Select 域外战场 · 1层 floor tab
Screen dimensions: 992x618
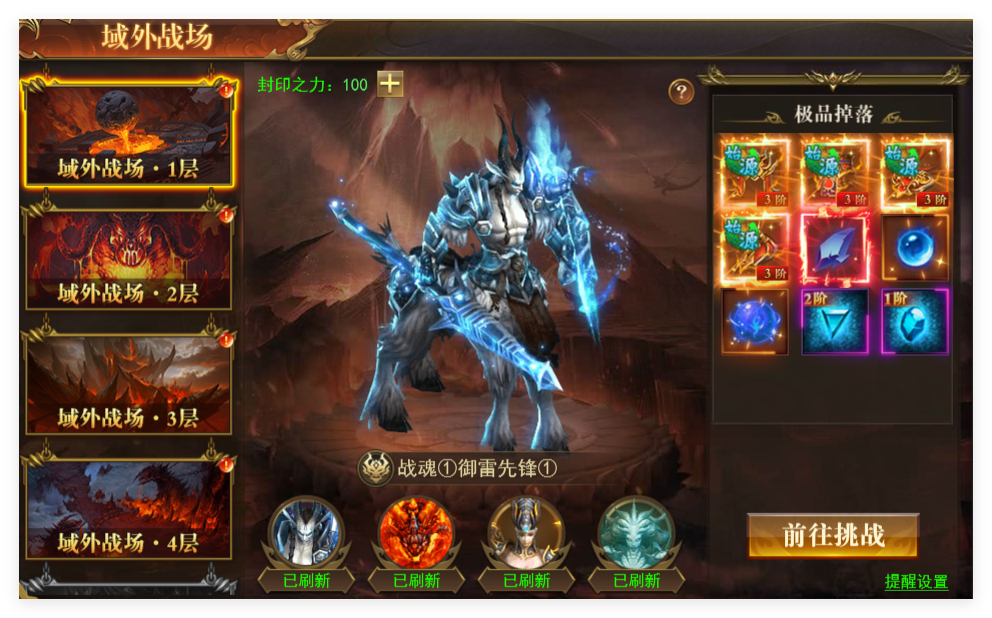129,136
